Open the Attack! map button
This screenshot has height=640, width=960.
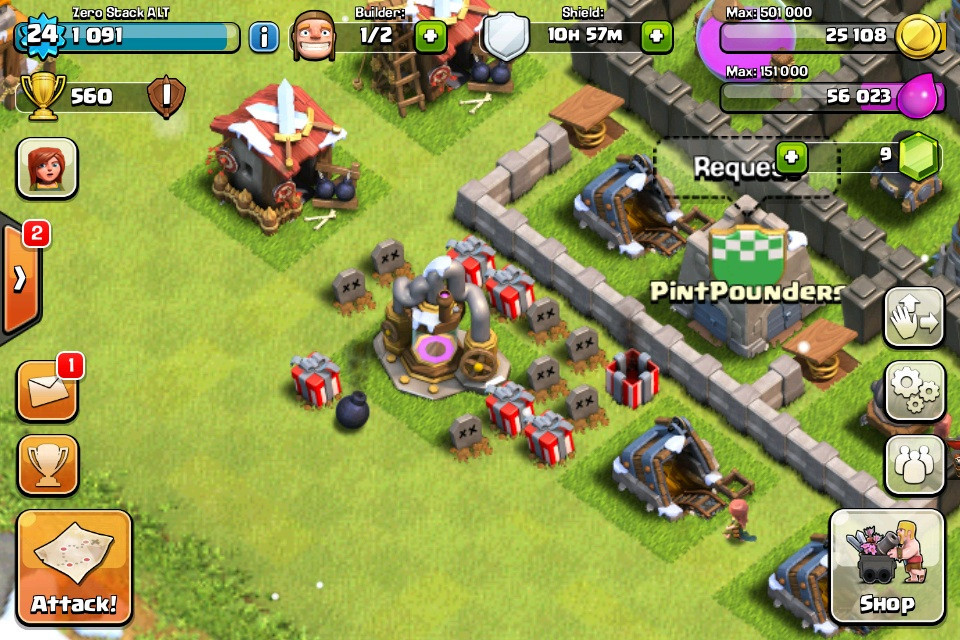[x=74, y=567]
